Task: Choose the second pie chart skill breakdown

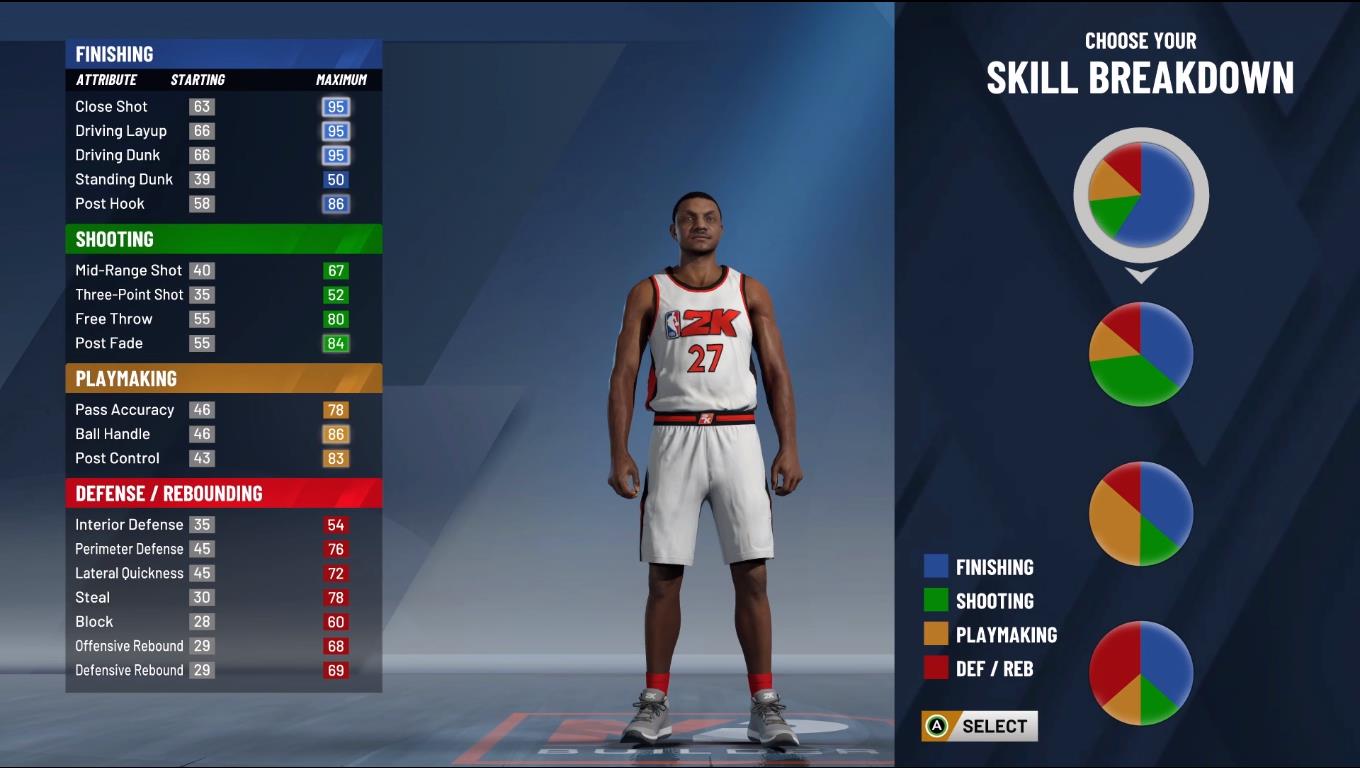Action: click(1140, 353)
